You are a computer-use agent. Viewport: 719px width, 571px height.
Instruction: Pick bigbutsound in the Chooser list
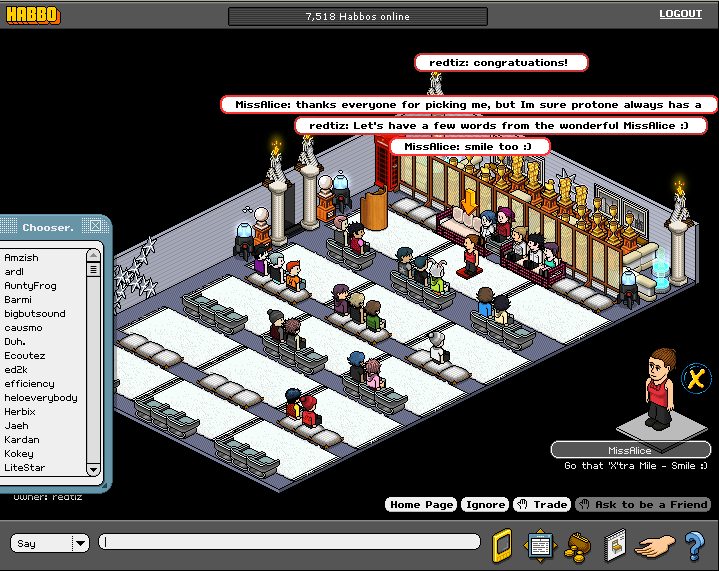click(x=34, y=314)
